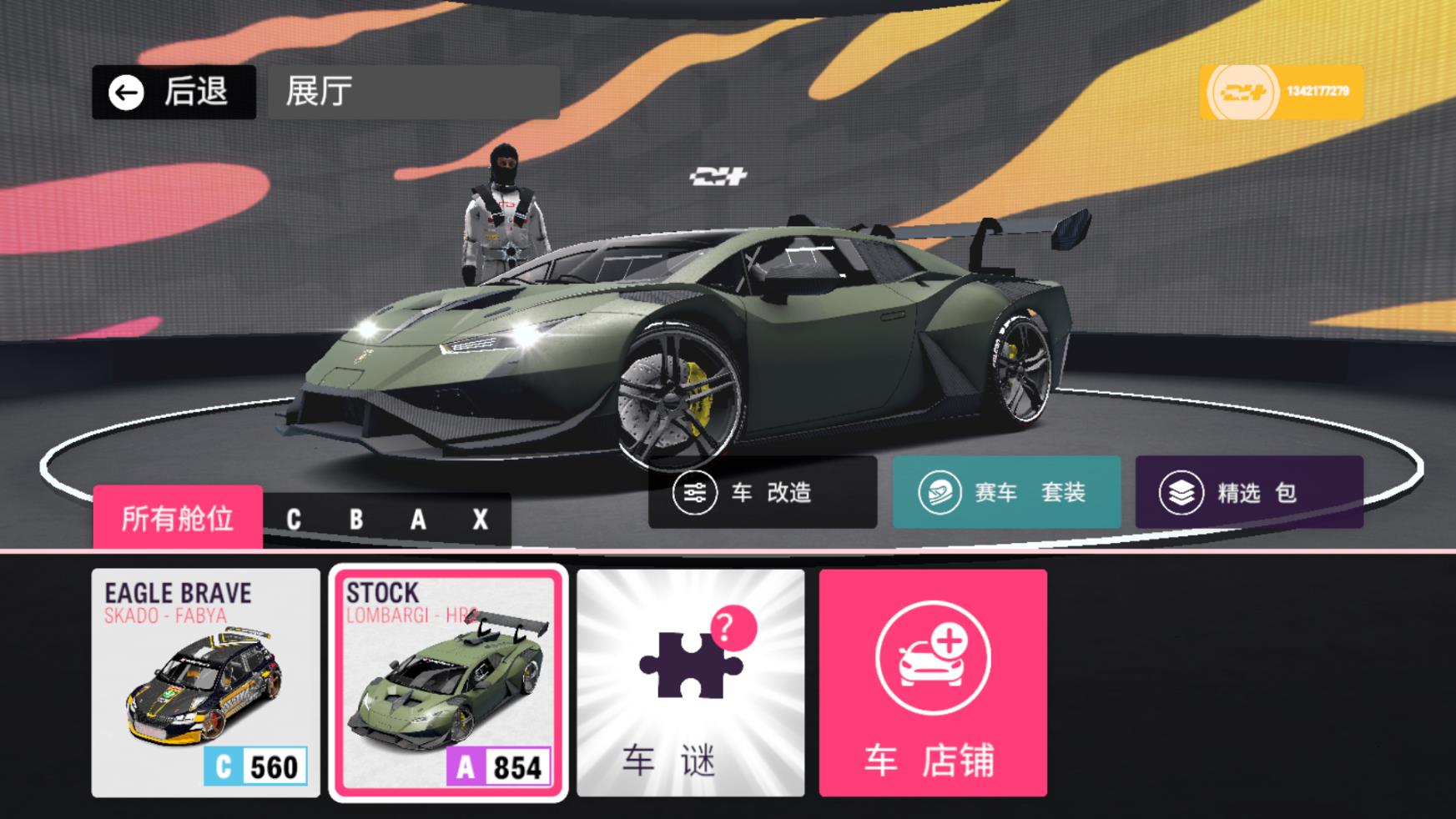Open the car modification sliders icon

click(694, 493)
